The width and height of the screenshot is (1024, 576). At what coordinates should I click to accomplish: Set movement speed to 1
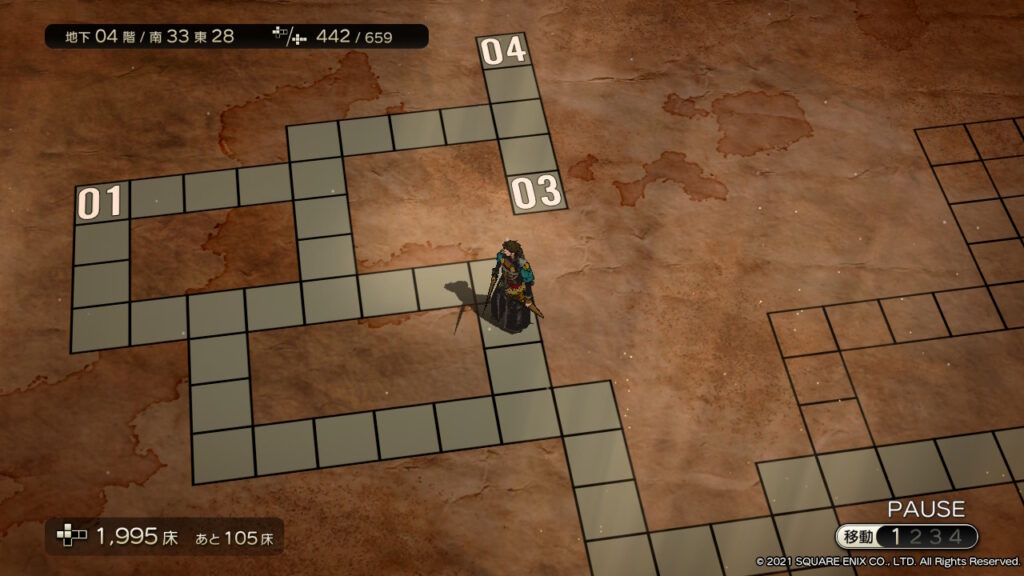[x=896, y=537]
